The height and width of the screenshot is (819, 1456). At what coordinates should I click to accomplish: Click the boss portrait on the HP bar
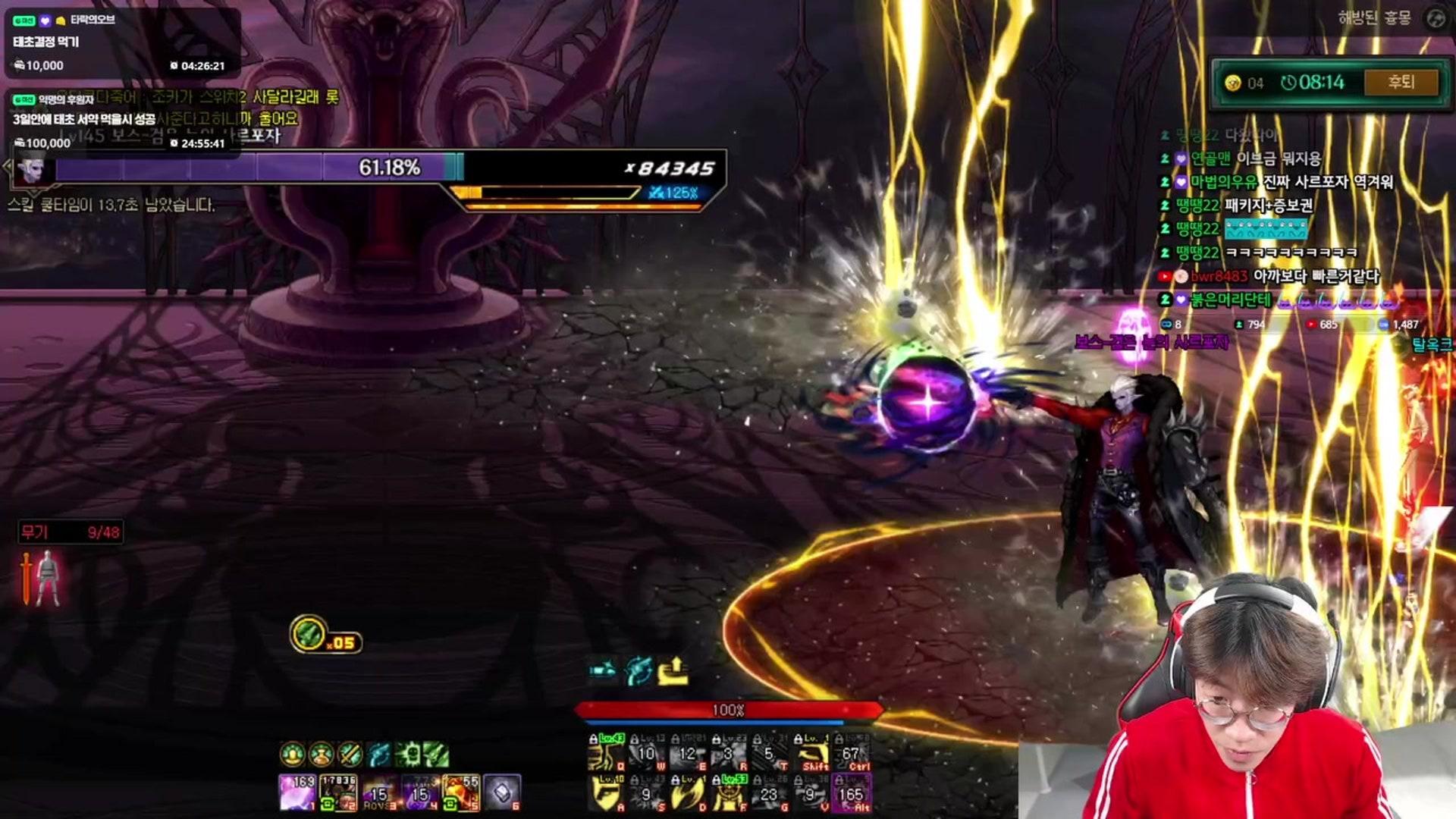pos(31,168)
